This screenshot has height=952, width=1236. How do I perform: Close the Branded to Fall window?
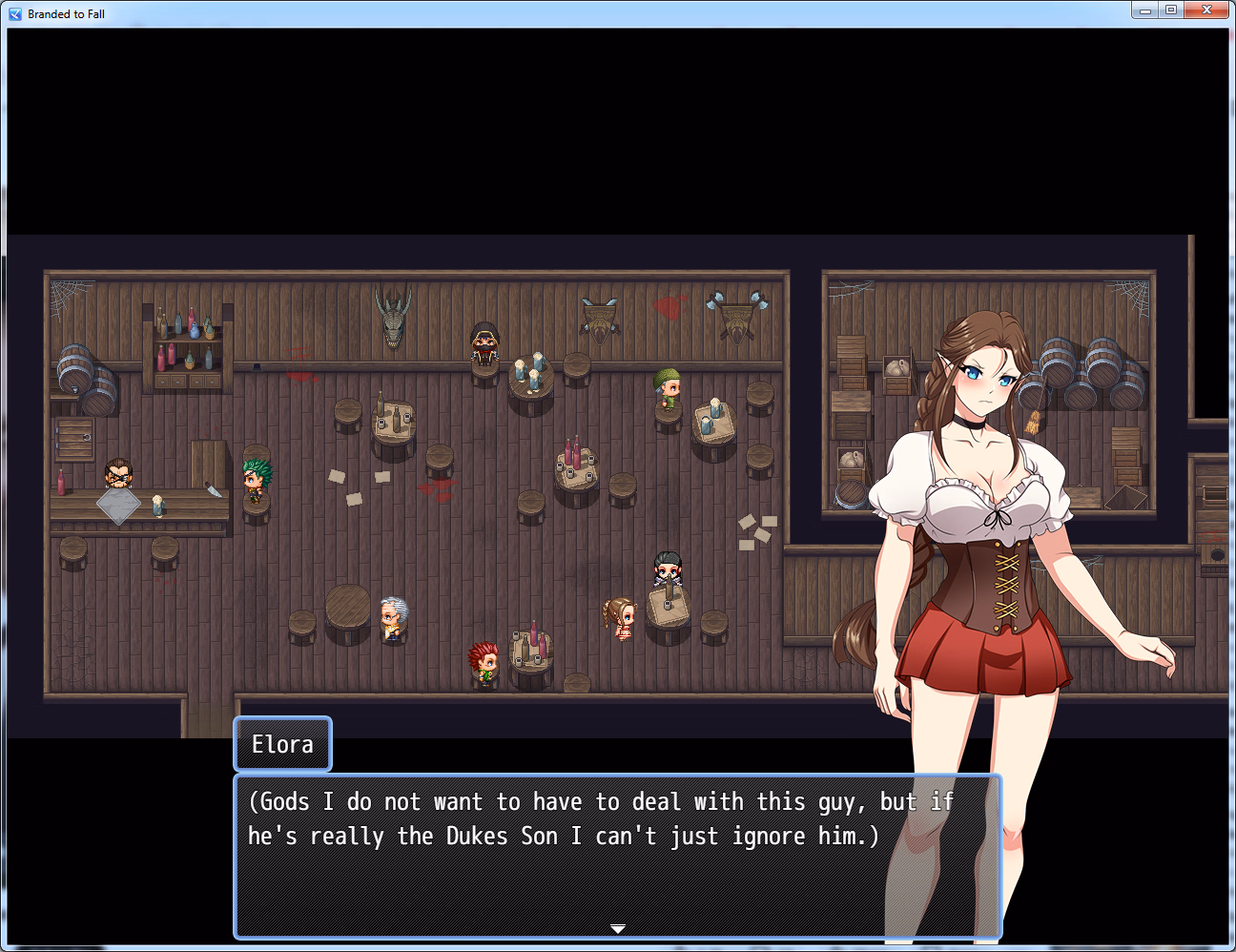coord(1206,10)
